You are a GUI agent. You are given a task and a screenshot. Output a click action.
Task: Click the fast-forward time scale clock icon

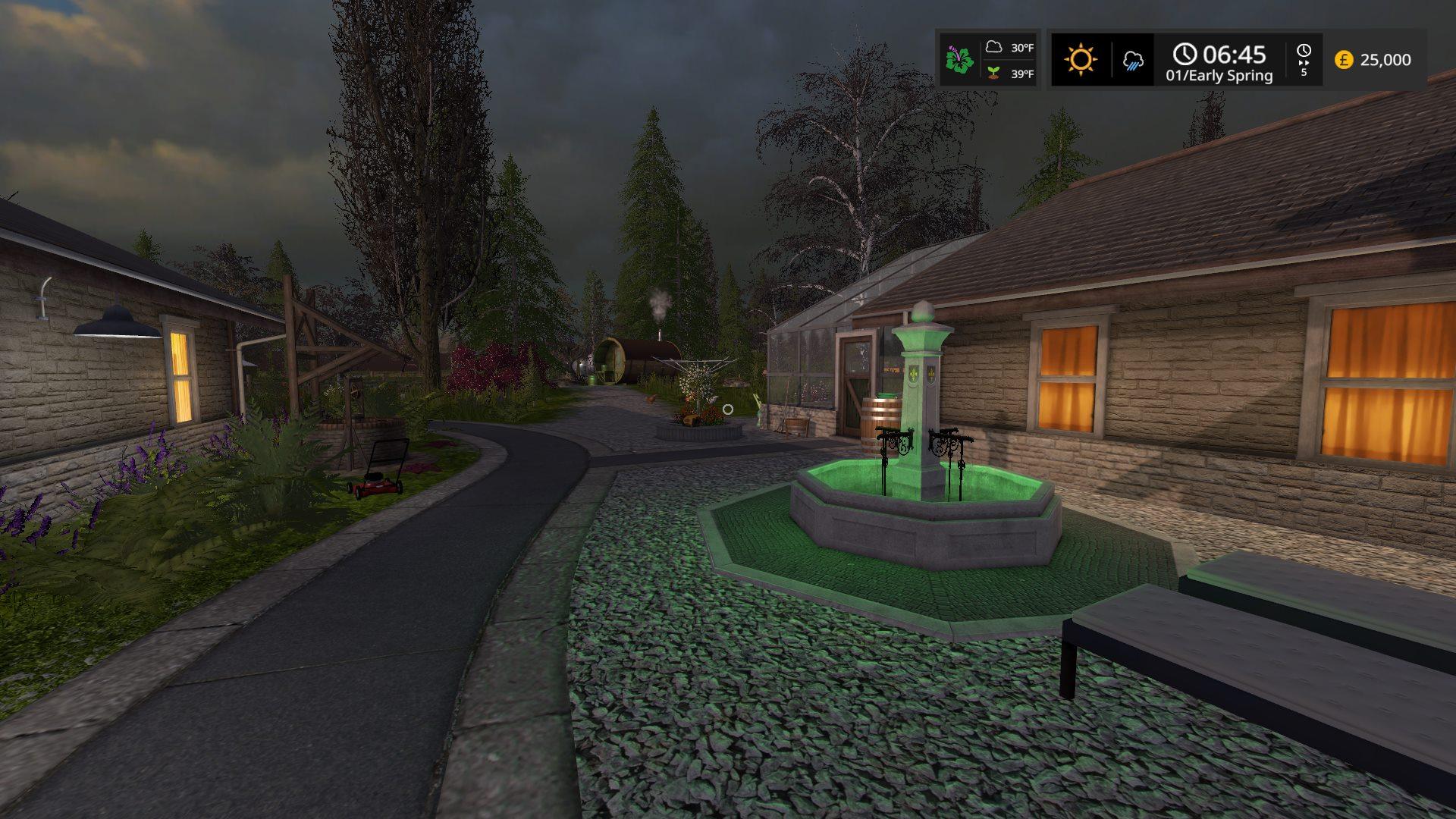coord(1304,52)
